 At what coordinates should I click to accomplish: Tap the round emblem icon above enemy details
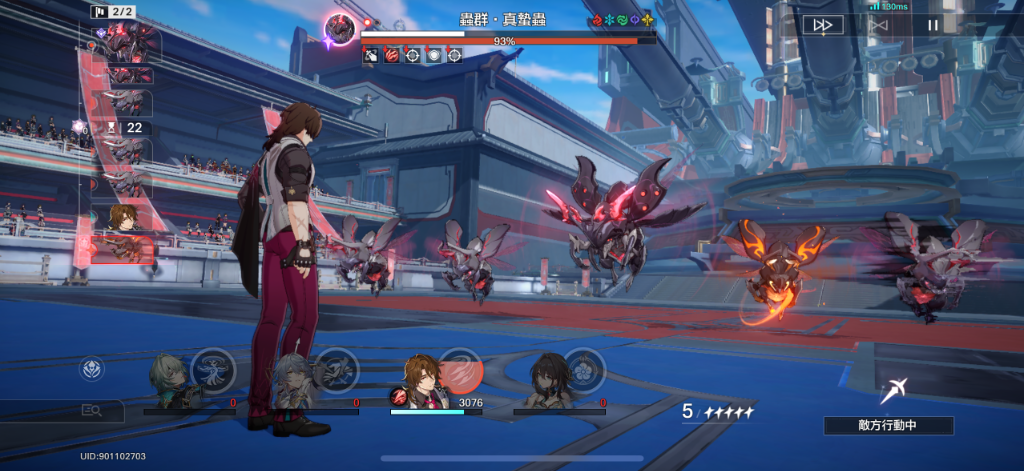(92, 369)
